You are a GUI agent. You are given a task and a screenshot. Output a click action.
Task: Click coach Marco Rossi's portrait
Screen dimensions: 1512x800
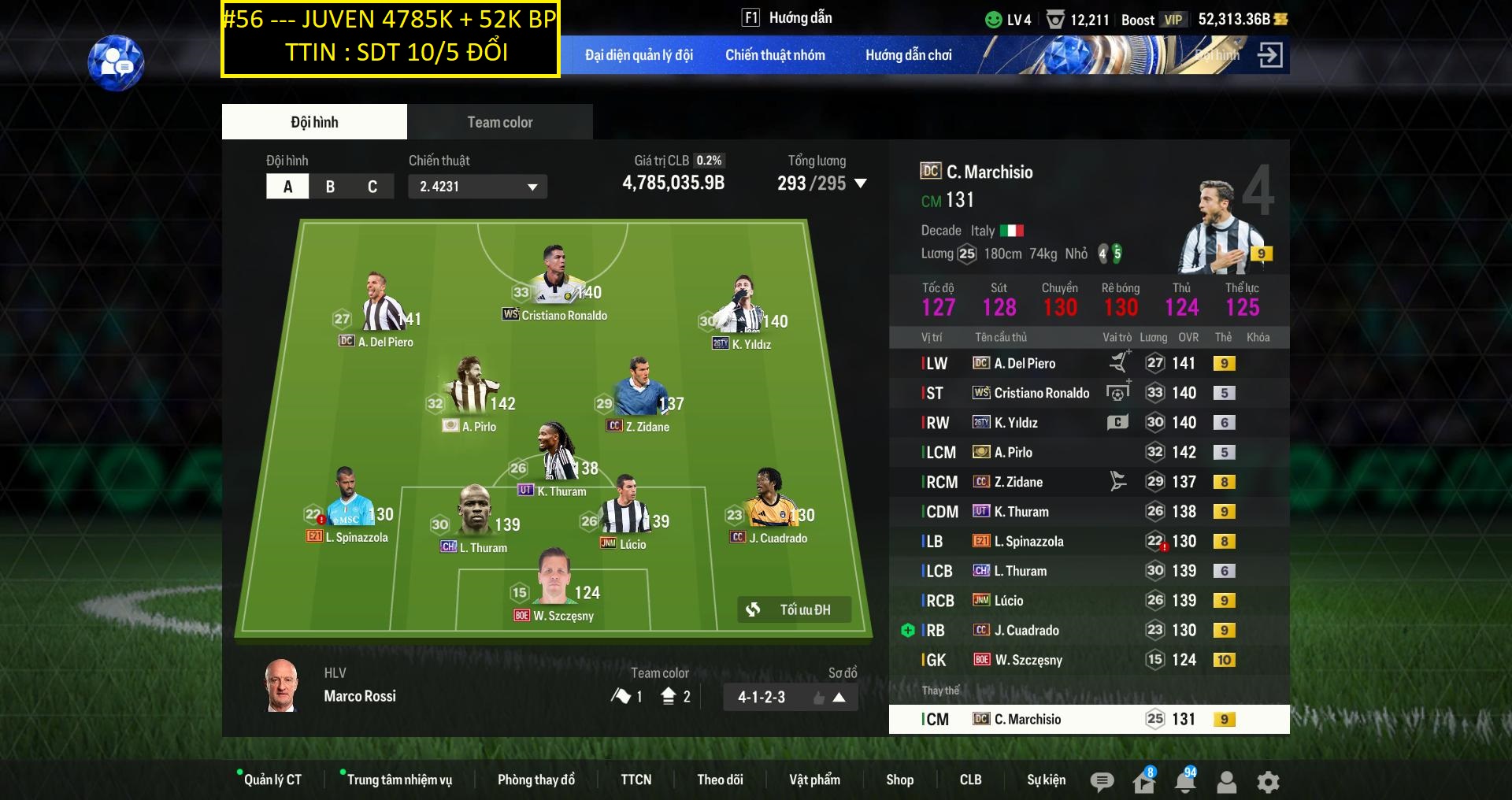pos(281,684)
